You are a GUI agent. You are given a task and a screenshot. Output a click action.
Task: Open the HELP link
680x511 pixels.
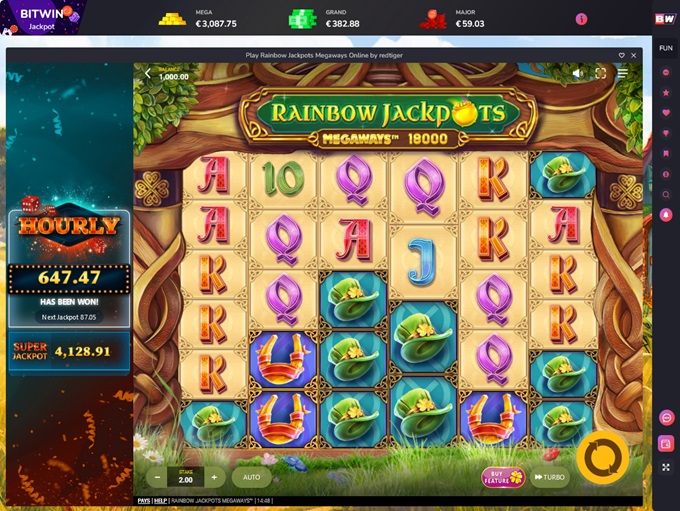(x=160, y=500)
